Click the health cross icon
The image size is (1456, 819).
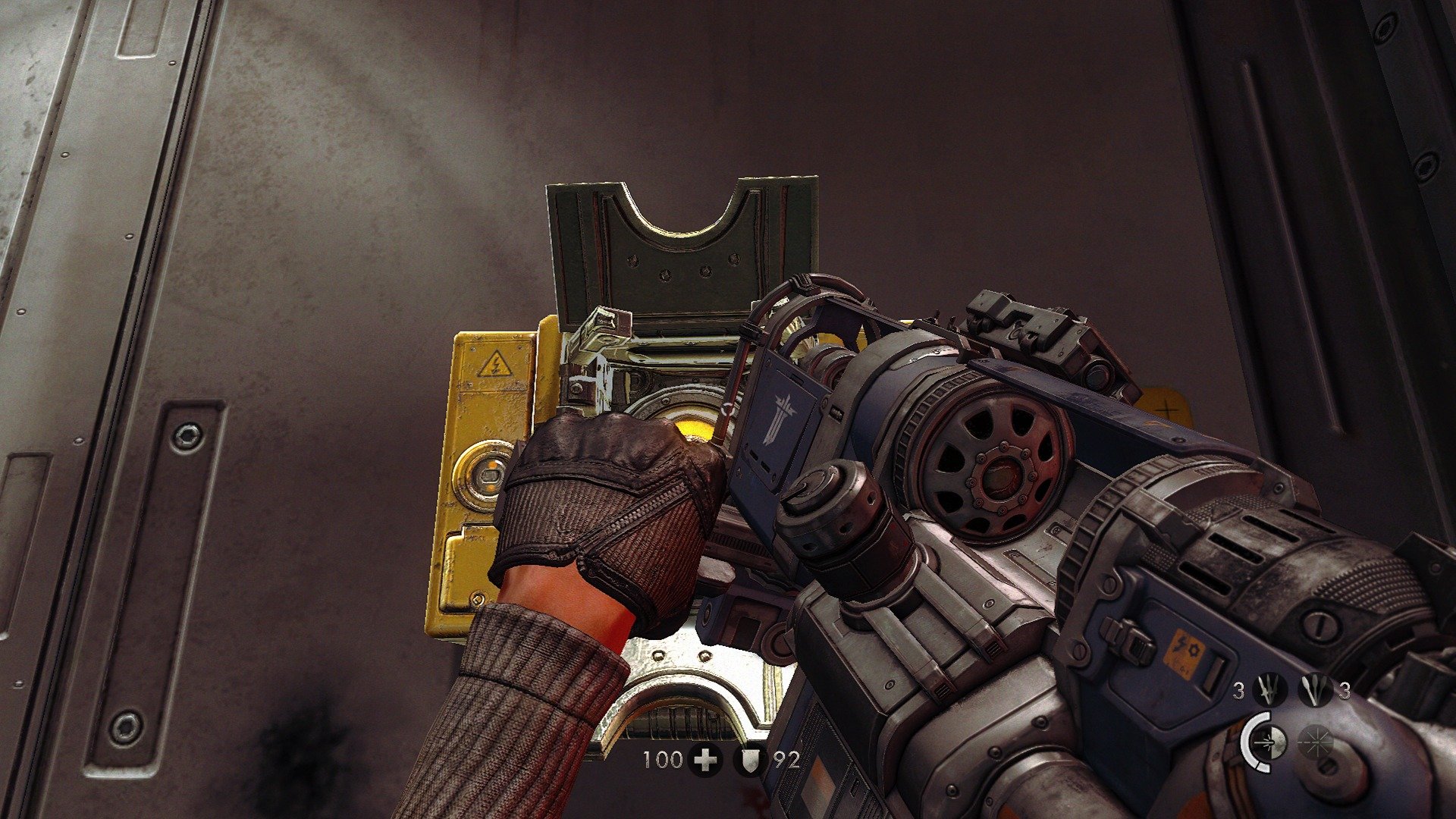click(705, 759)
